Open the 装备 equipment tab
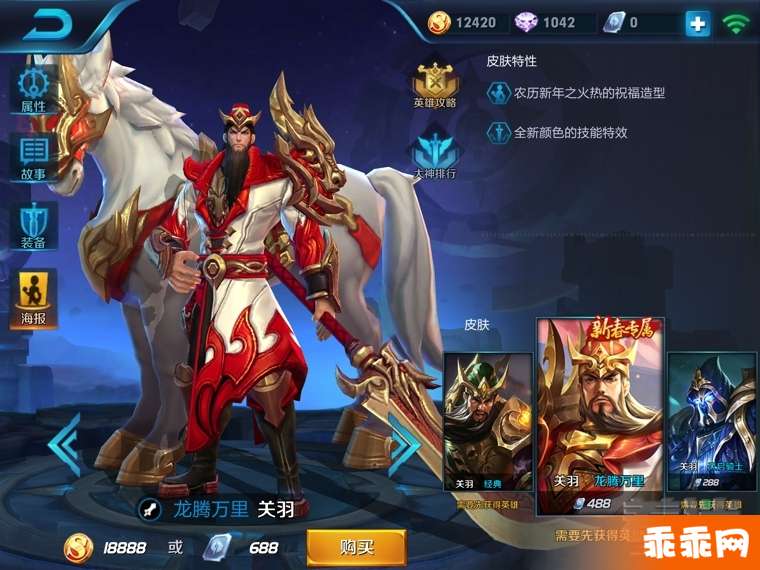 33,226
